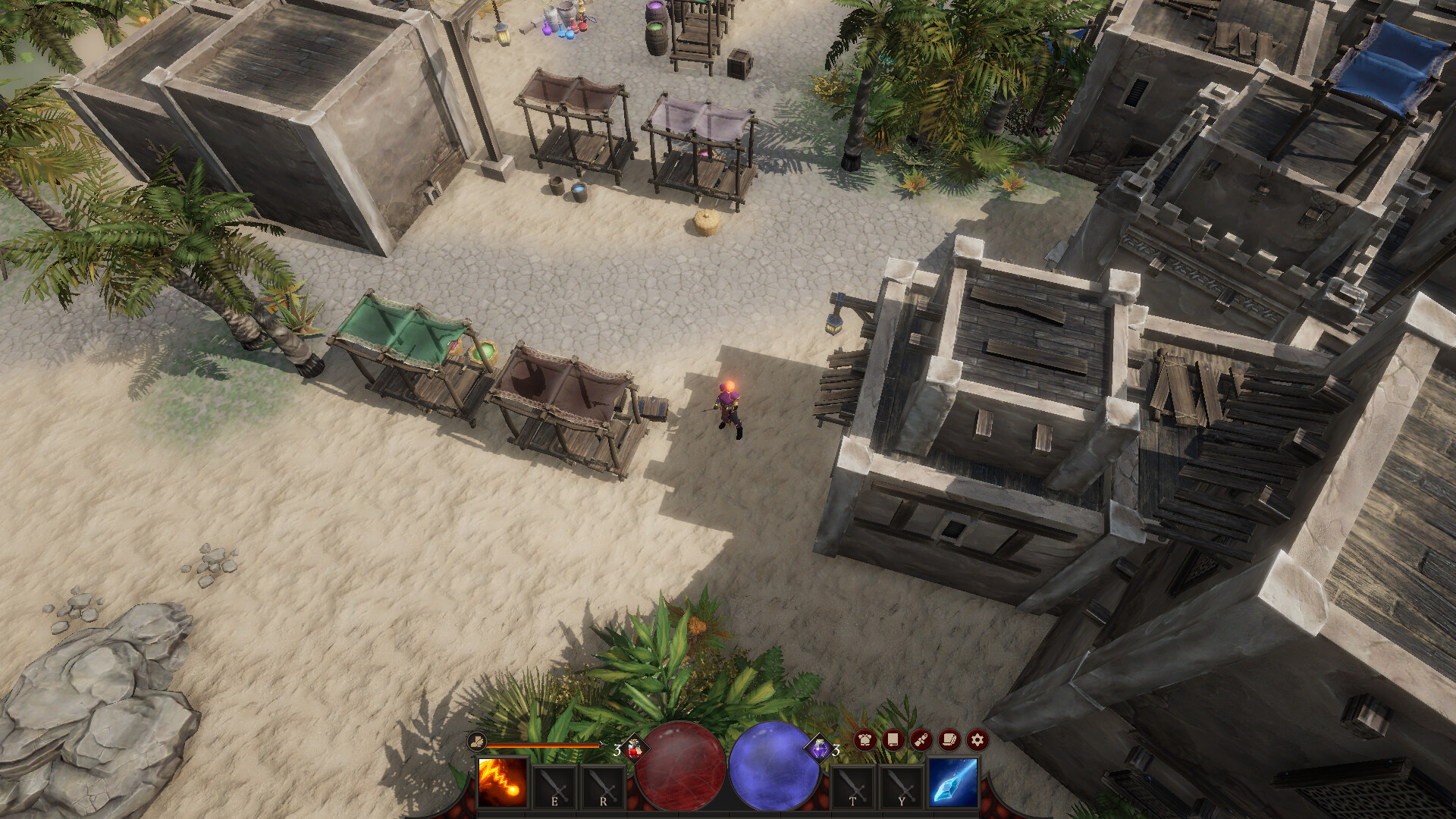This screenshot has height=819, width=1456.
Task: Select the empty R skill slot
Action: [603, 786]
